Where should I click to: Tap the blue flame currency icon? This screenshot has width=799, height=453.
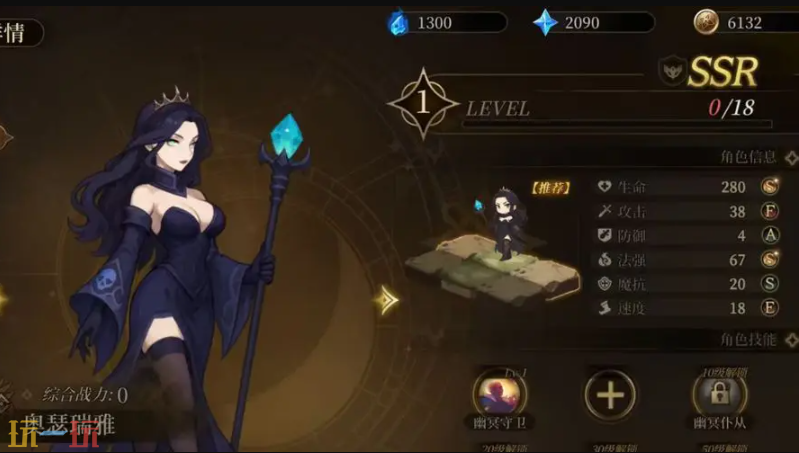point(400,22)
